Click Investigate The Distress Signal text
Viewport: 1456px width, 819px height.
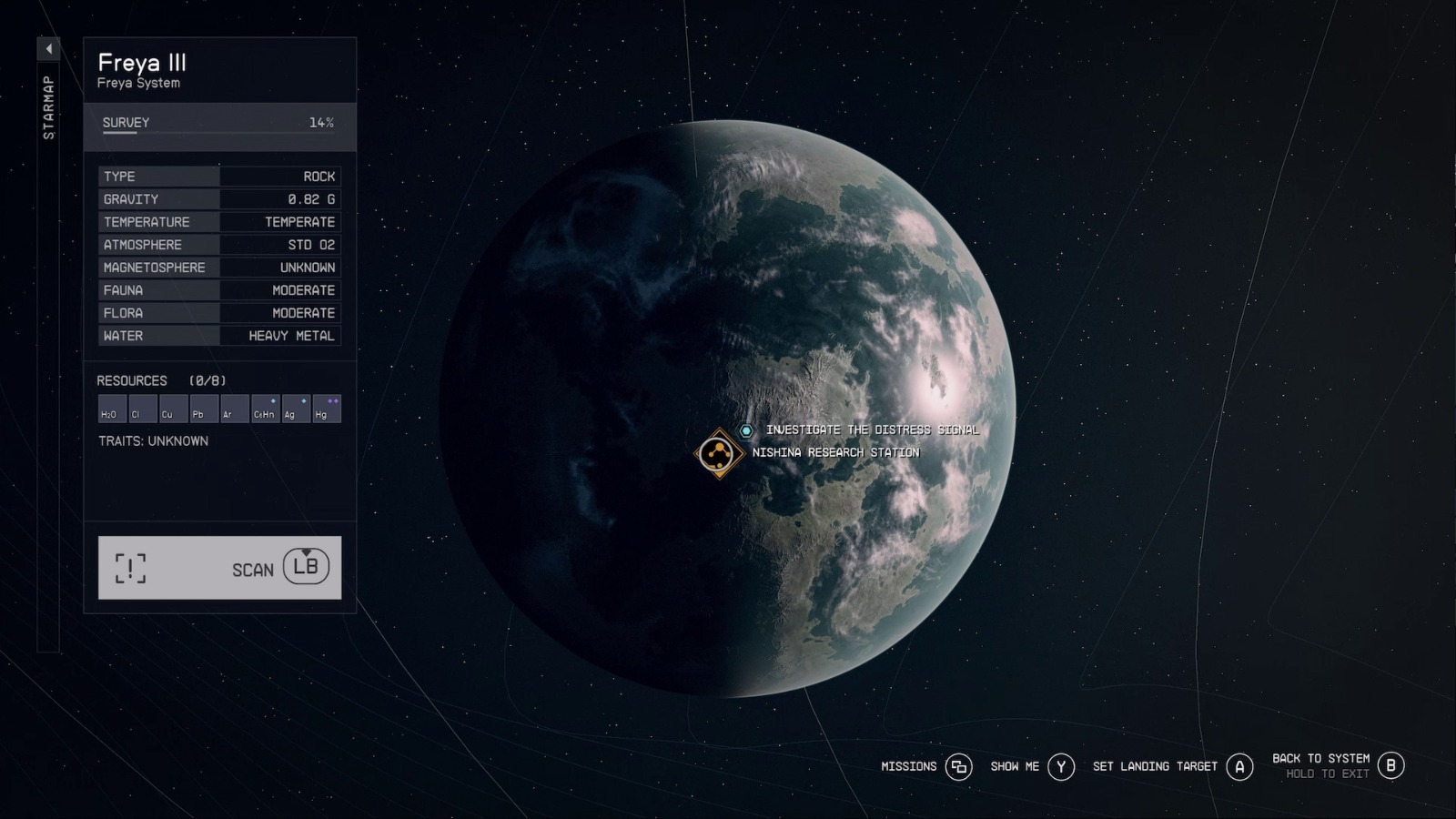click(x=872, y=430)
